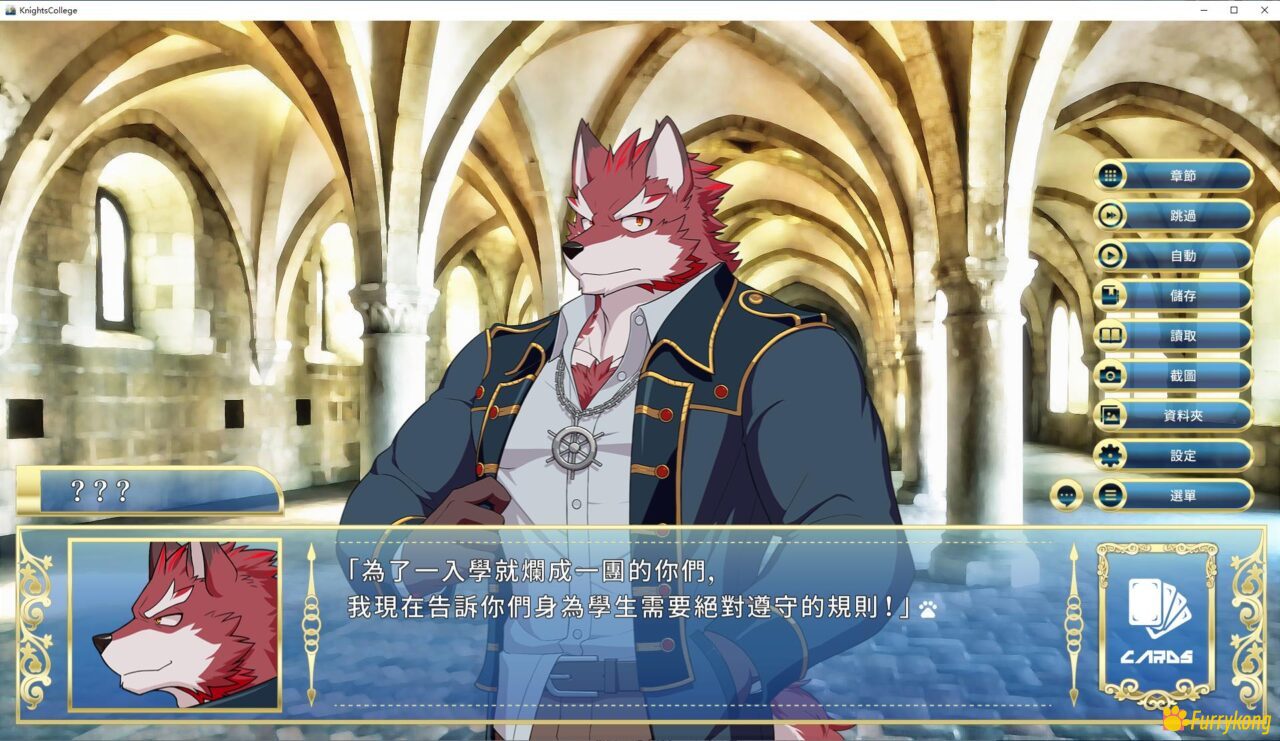Capture a screenshot with the camera icon
The image size is (1280, 741).
(1110, 376)
